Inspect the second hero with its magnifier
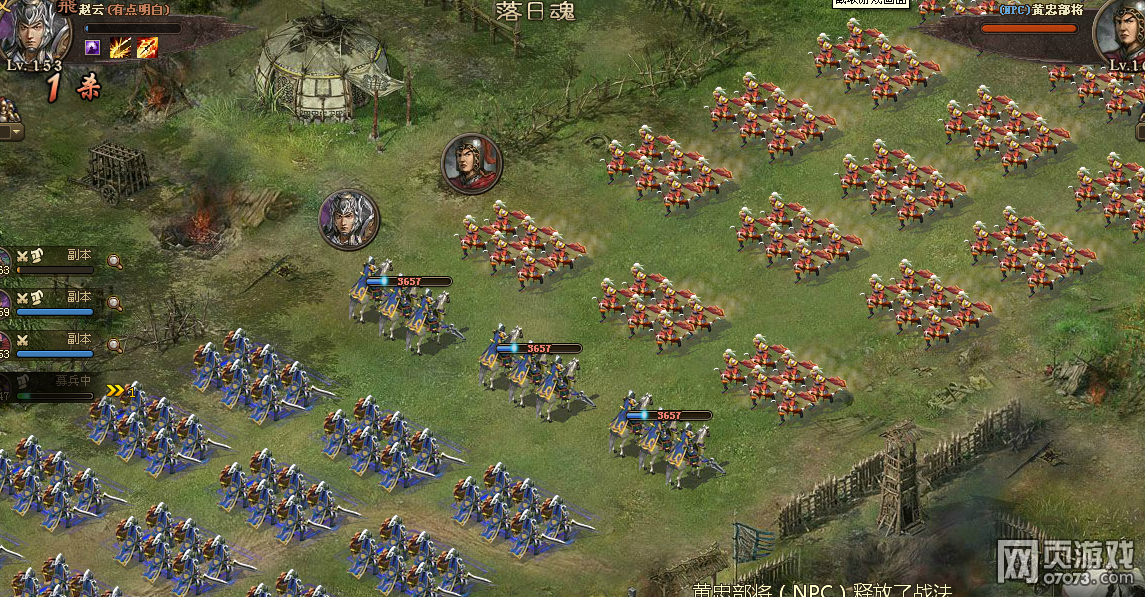 point(115,302)
